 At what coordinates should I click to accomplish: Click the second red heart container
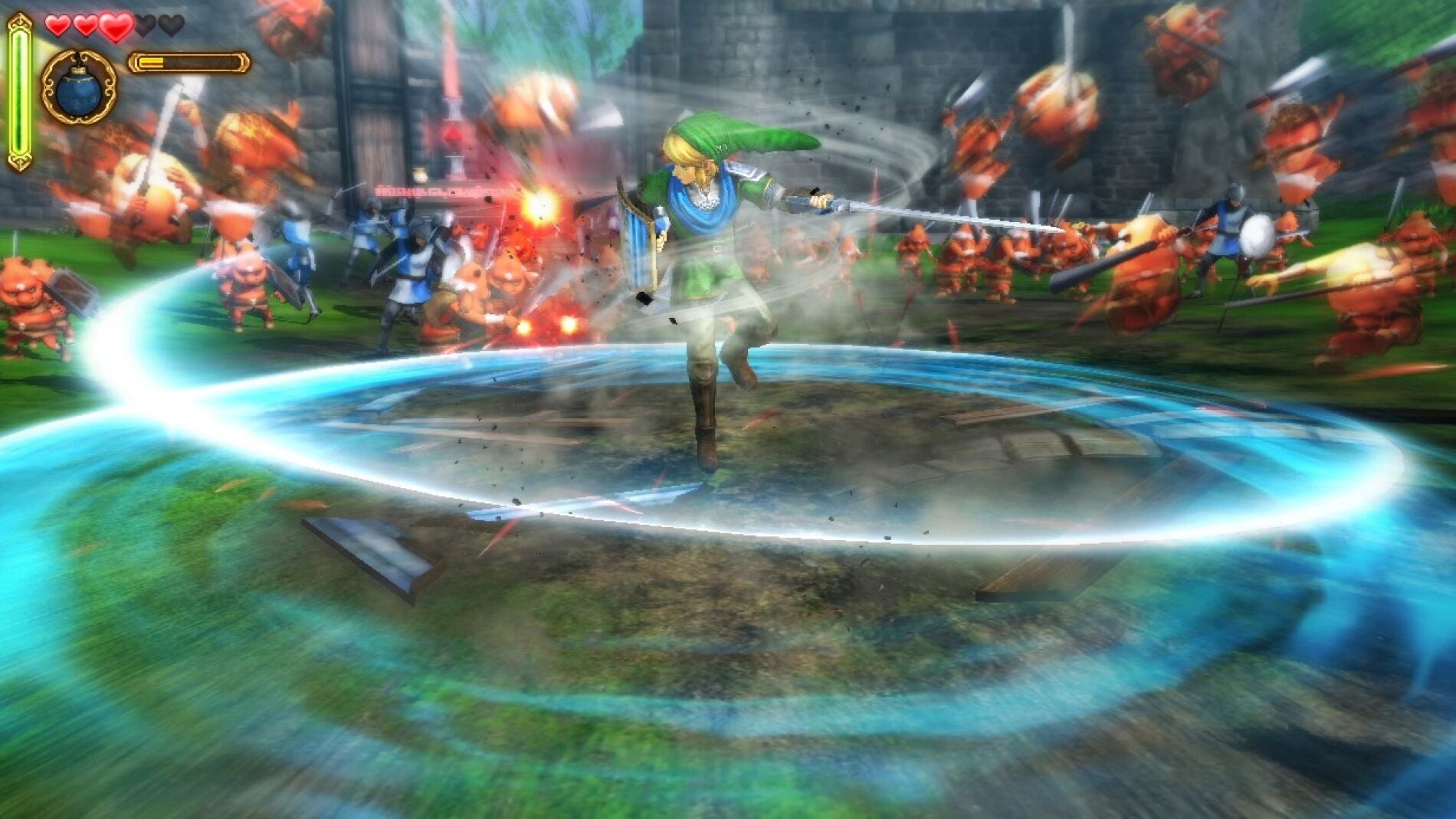click(x=86, y=26)
